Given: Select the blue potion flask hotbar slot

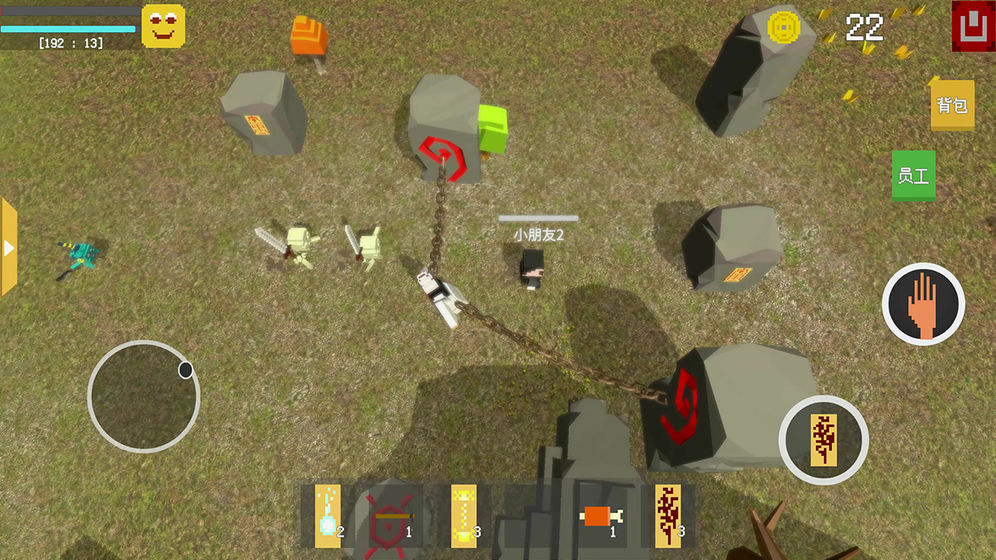Looking at the screenshot, I should pyautogui.click(x=328, y=516).
